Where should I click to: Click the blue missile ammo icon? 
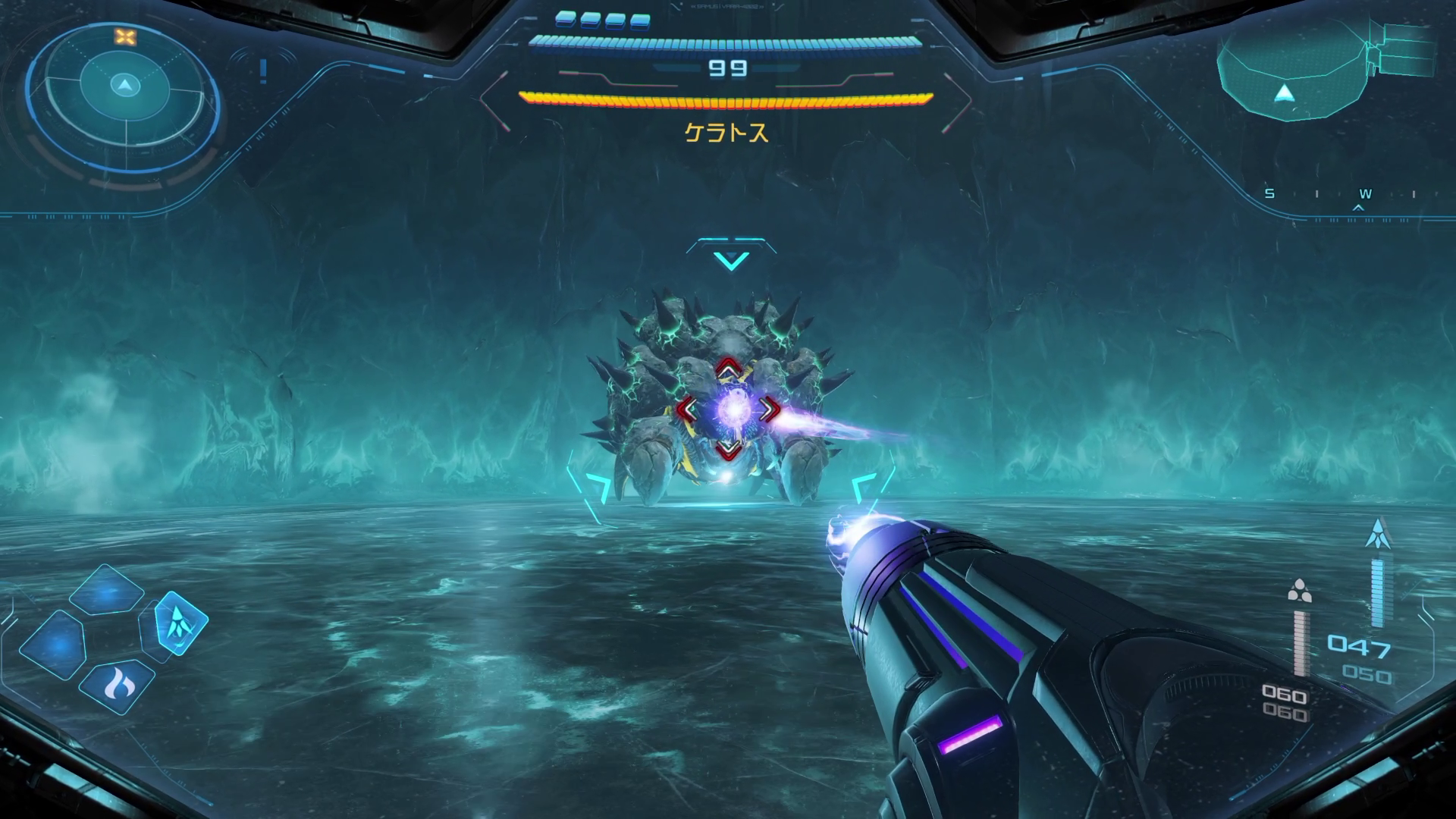pos(1376,534)
